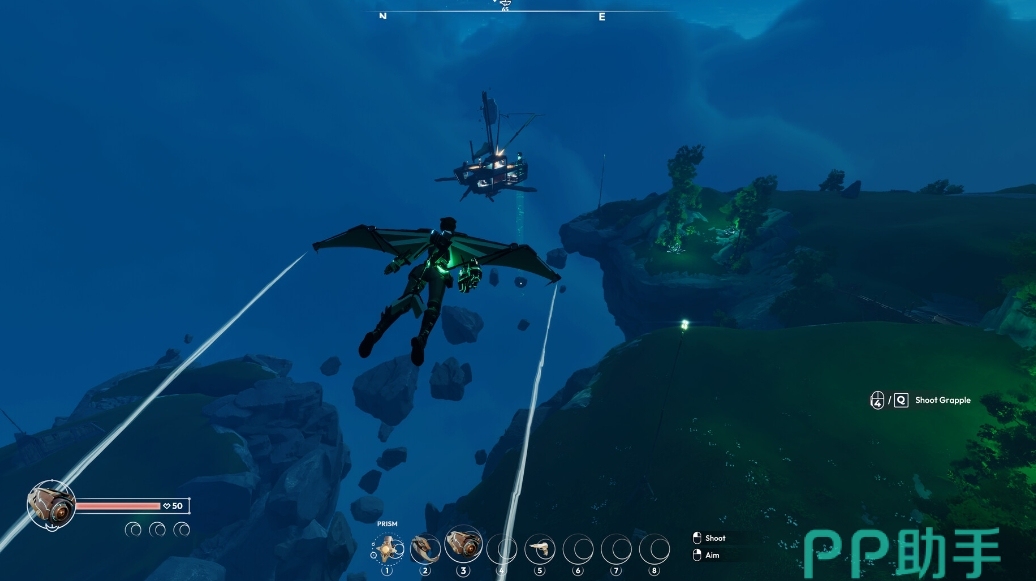Screen dimensions: 1036x581
Task: Equip the small pistol in hotbar slot 5
Action: coord(540,548)
